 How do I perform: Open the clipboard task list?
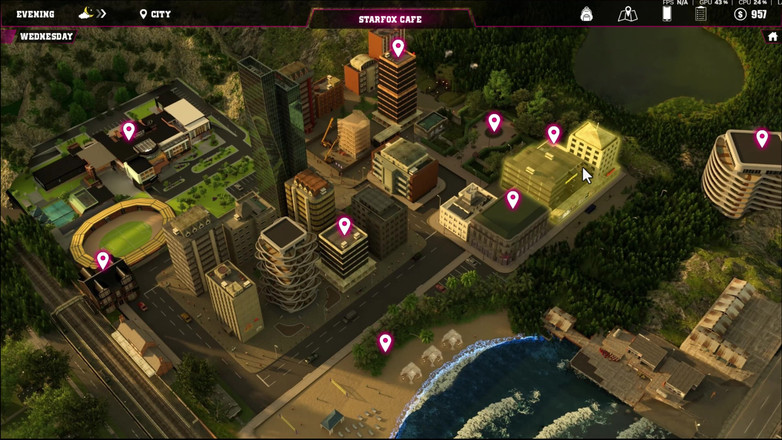pyautogui.click(x=701, y=14)
